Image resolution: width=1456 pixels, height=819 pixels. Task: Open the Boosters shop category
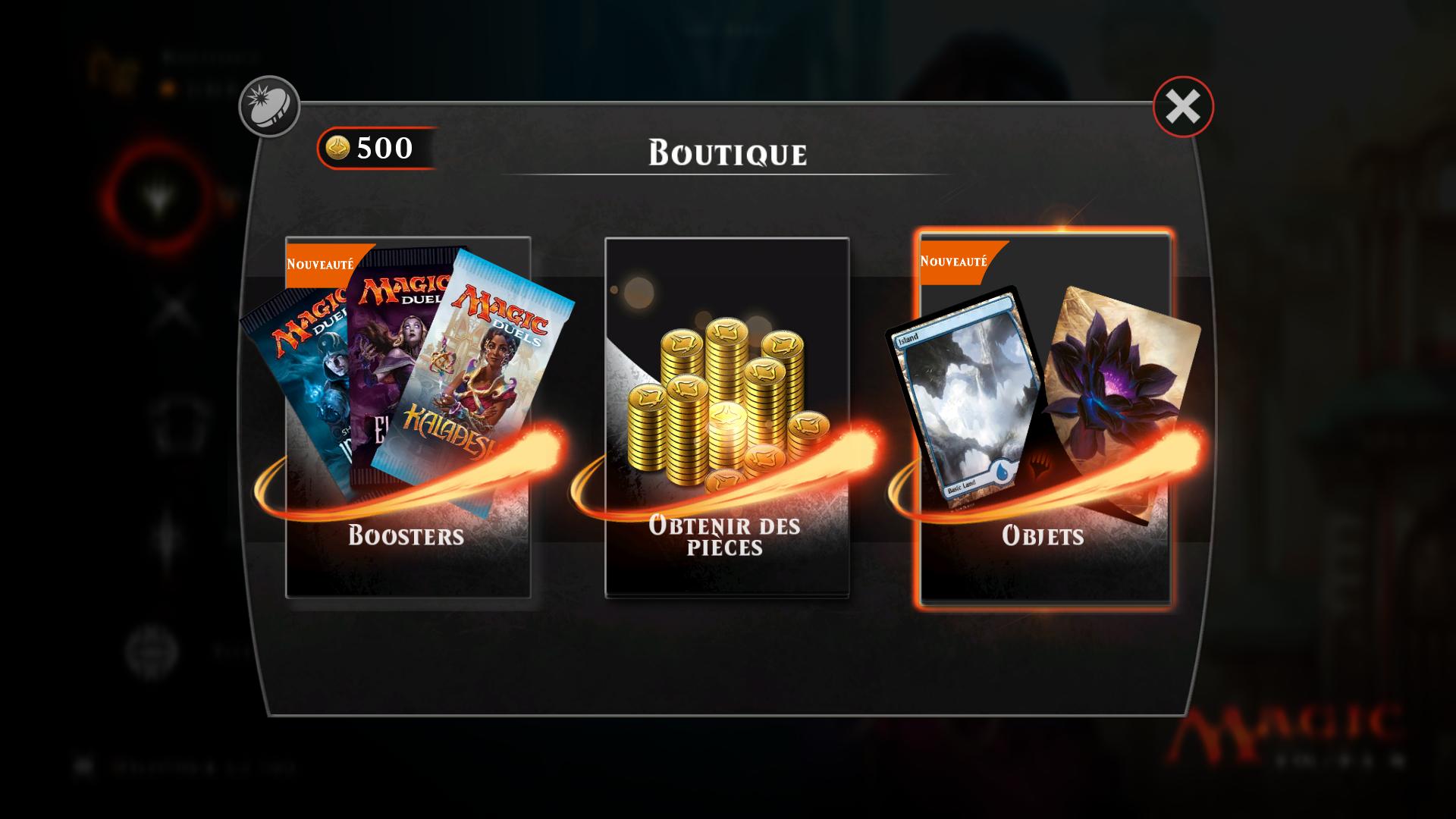tap(408, 417)
